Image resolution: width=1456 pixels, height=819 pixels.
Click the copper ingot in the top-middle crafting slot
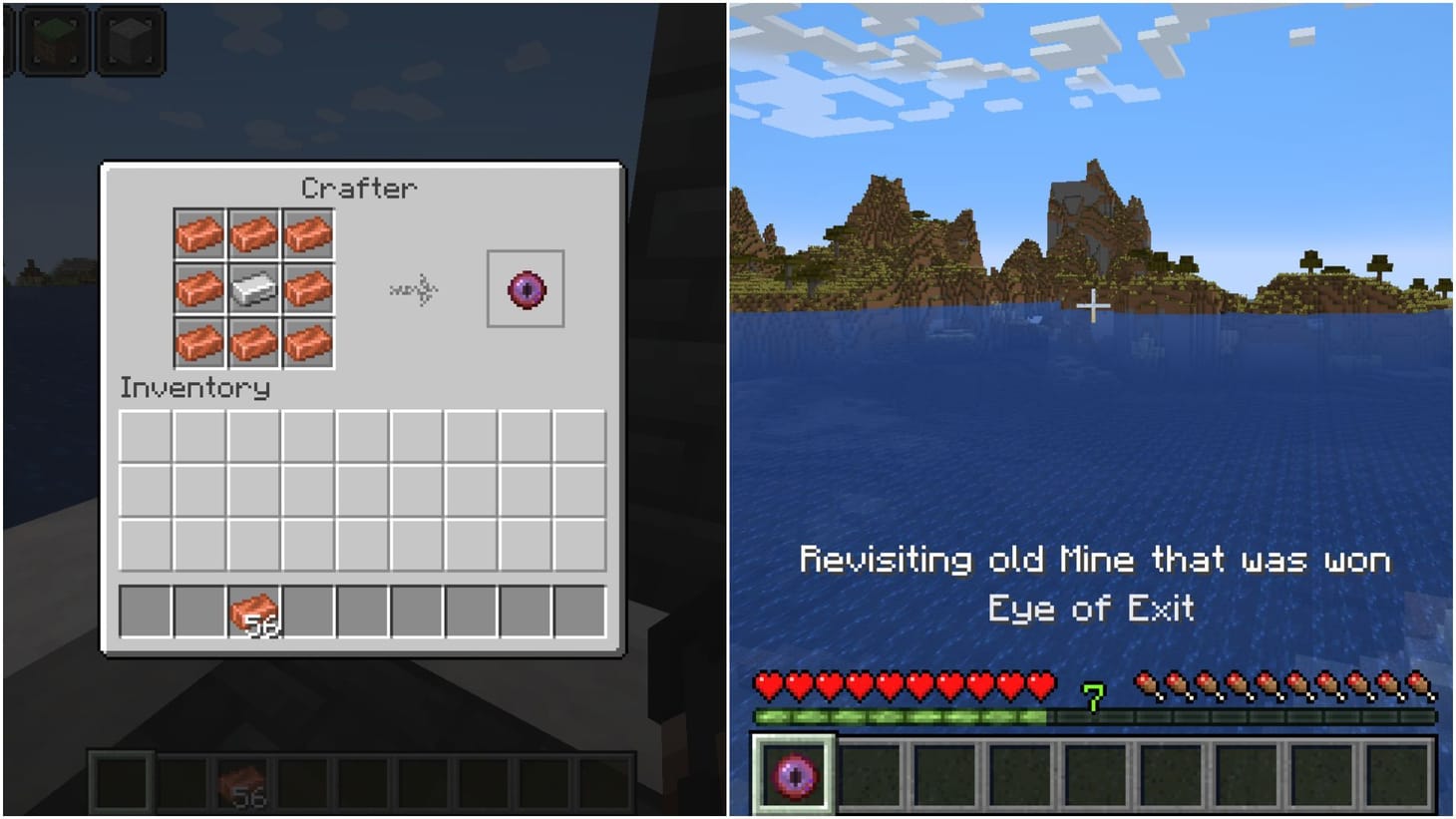pyautogui.click(x=253, y=234)
